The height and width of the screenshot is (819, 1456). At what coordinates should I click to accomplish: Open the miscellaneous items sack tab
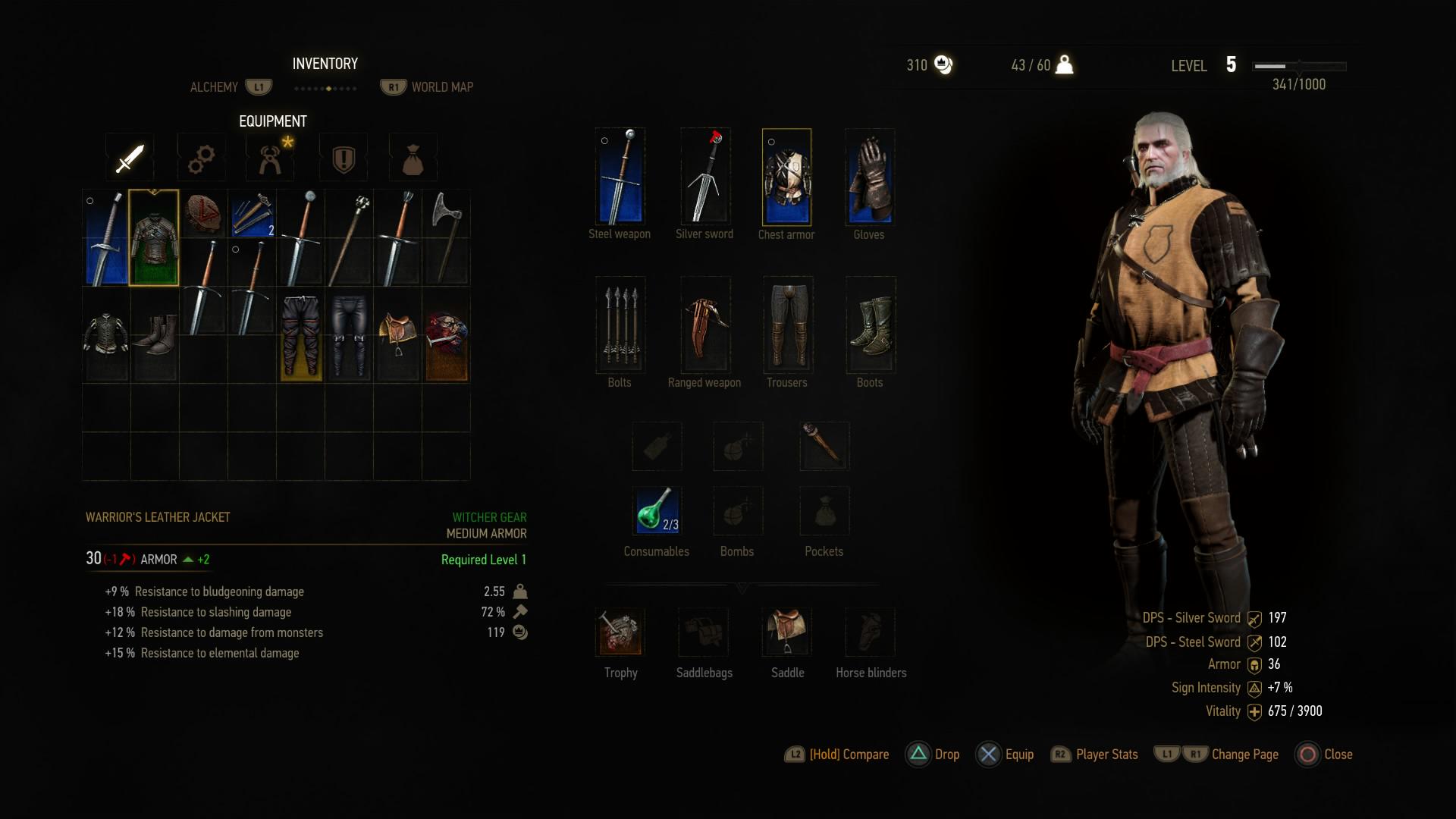coord(413,157)
